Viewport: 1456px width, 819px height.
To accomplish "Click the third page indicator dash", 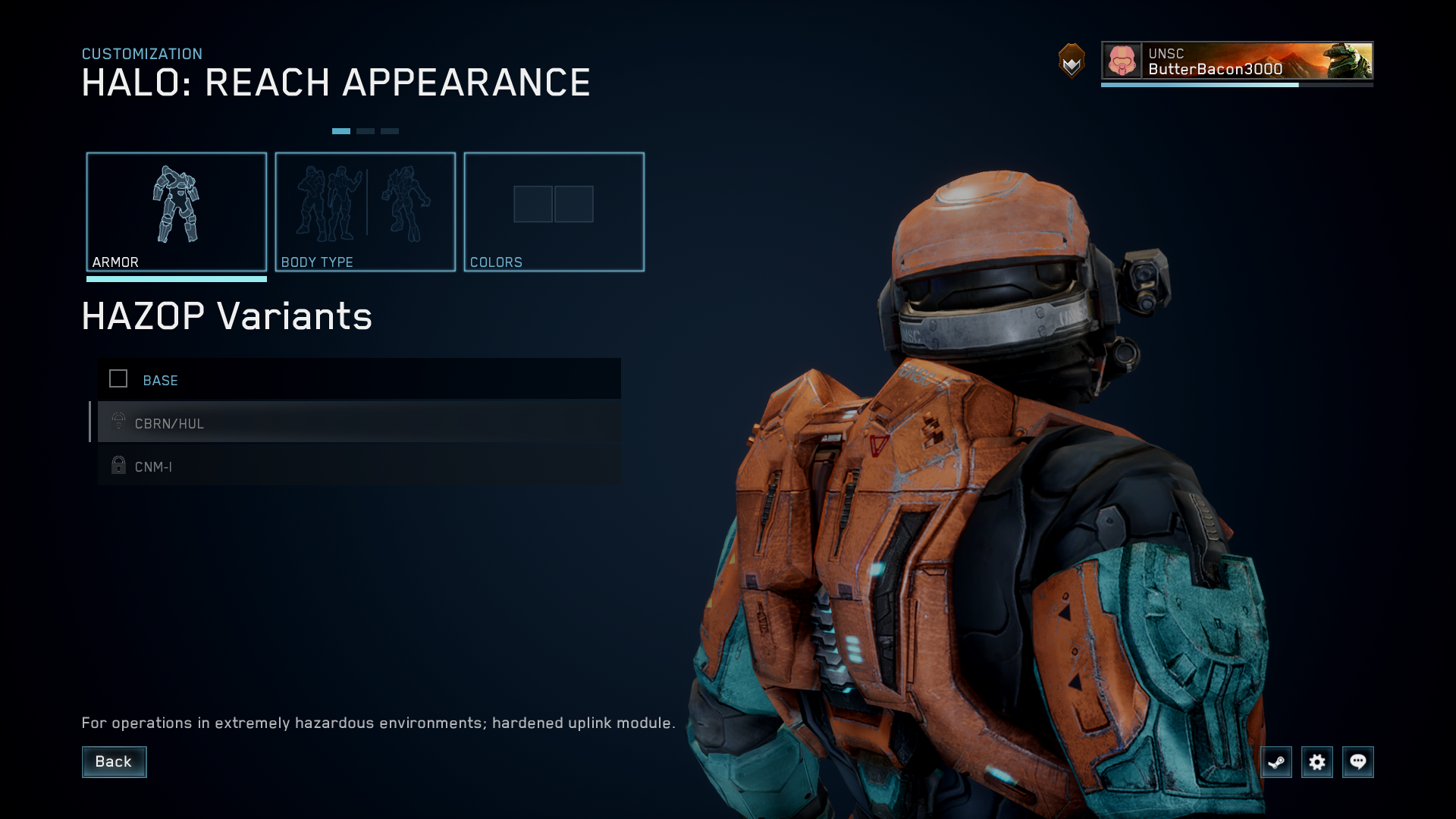I will click(x=390, y=130).
